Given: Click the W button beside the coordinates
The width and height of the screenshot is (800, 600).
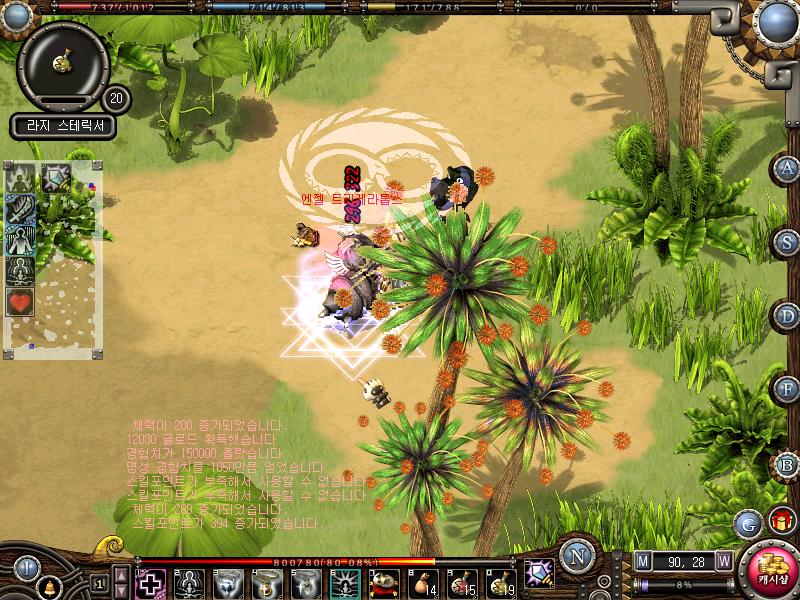Looking at the screenshot, I should tap(723, 561).
